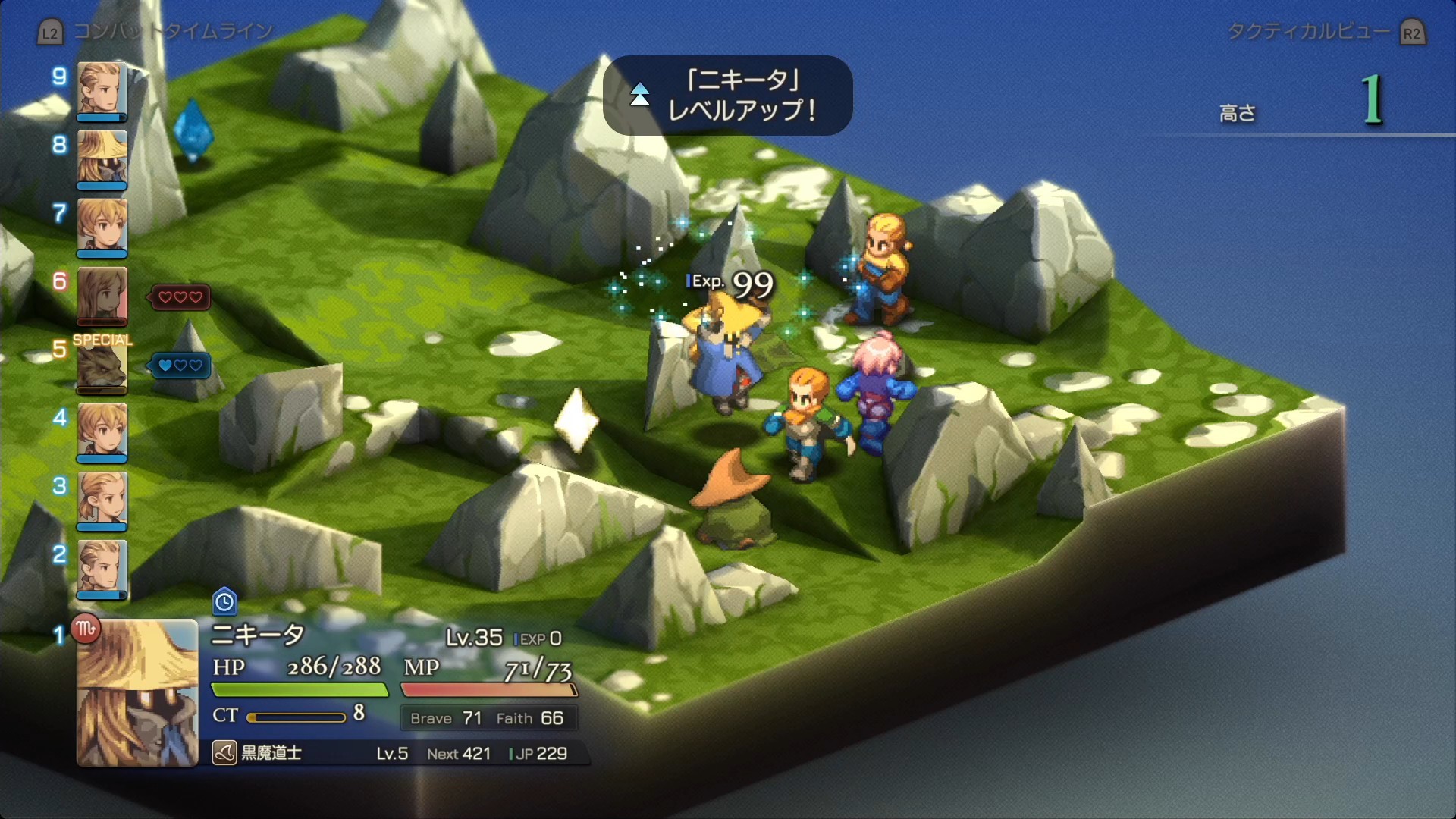Select the turn 4 portrait in the timeline
1456x819 pixels.
coord(102,431)
